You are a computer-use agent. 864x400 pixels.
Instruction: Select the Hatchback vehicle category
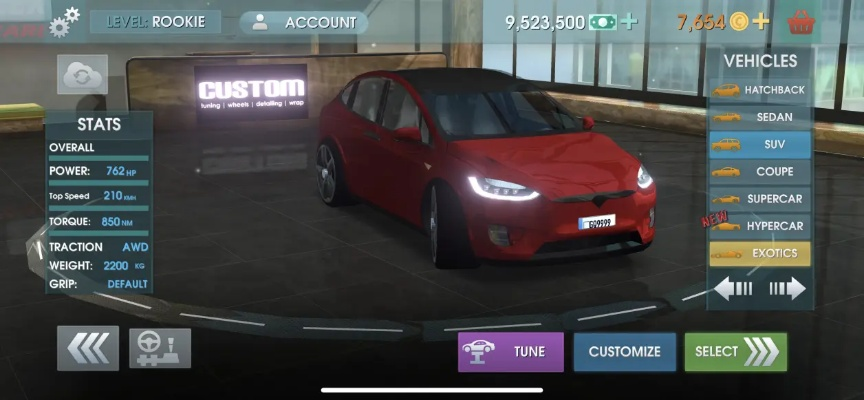tap(759, 90)
